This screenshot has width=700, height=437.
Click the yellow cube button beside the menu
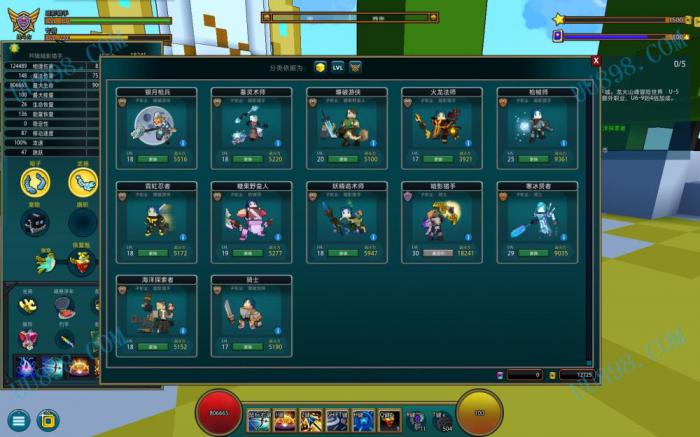pos(47,419)
